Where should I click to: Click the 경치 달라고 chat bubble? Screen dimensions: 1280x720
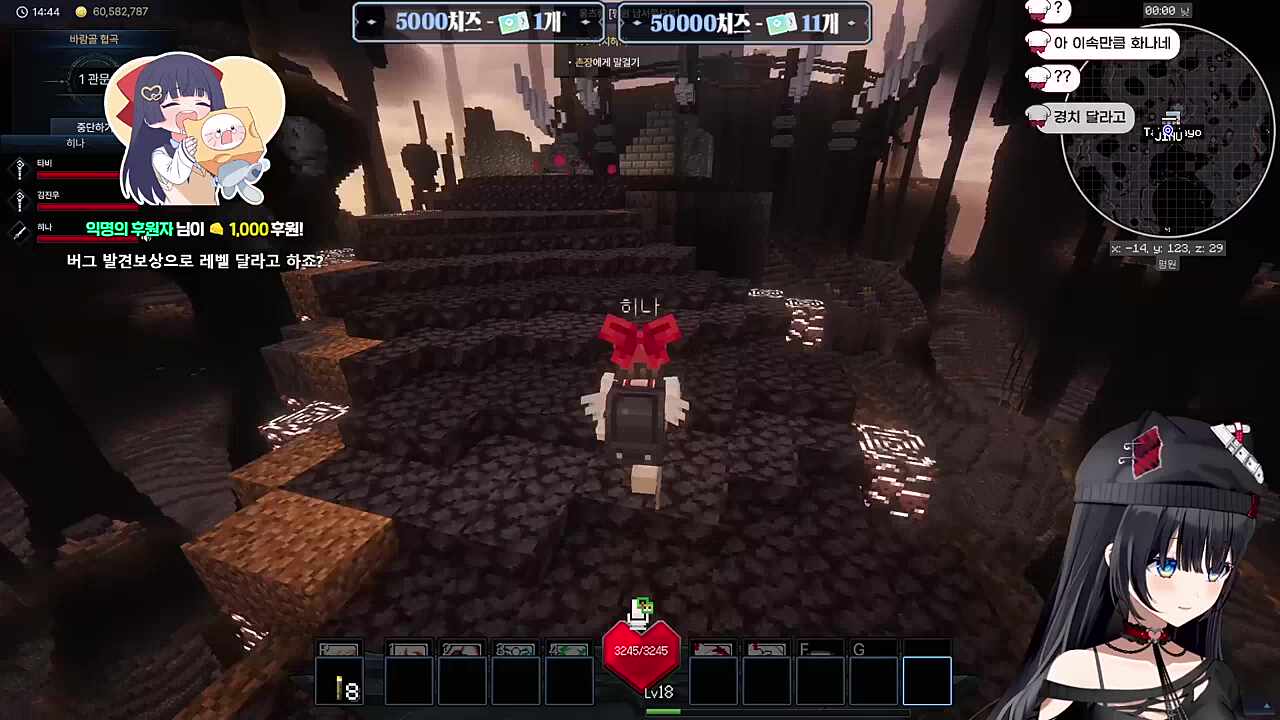tap(1088, 117)
